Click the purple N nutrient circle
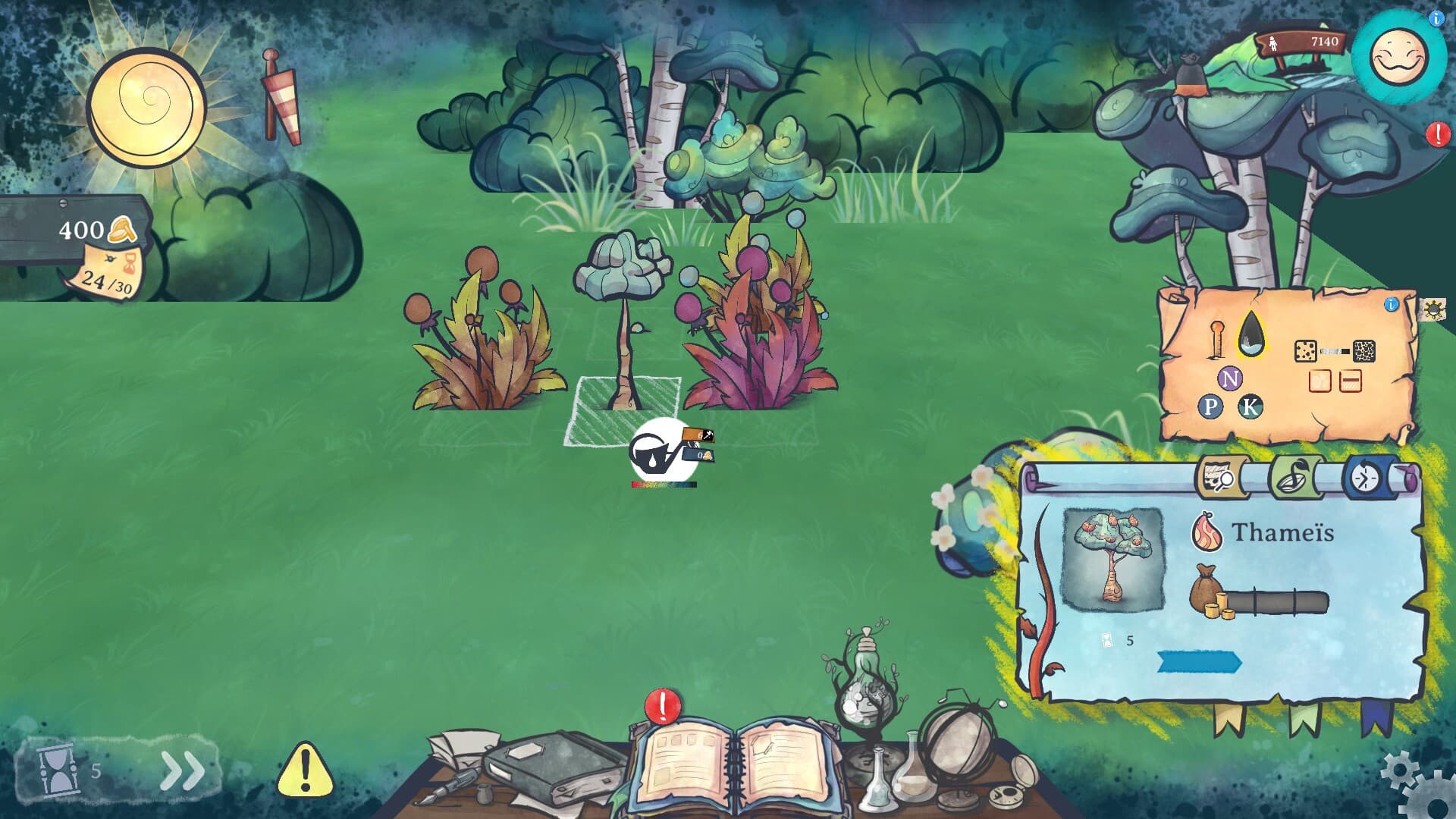Screen dimensions: 1456x819 pos(1230,378)
